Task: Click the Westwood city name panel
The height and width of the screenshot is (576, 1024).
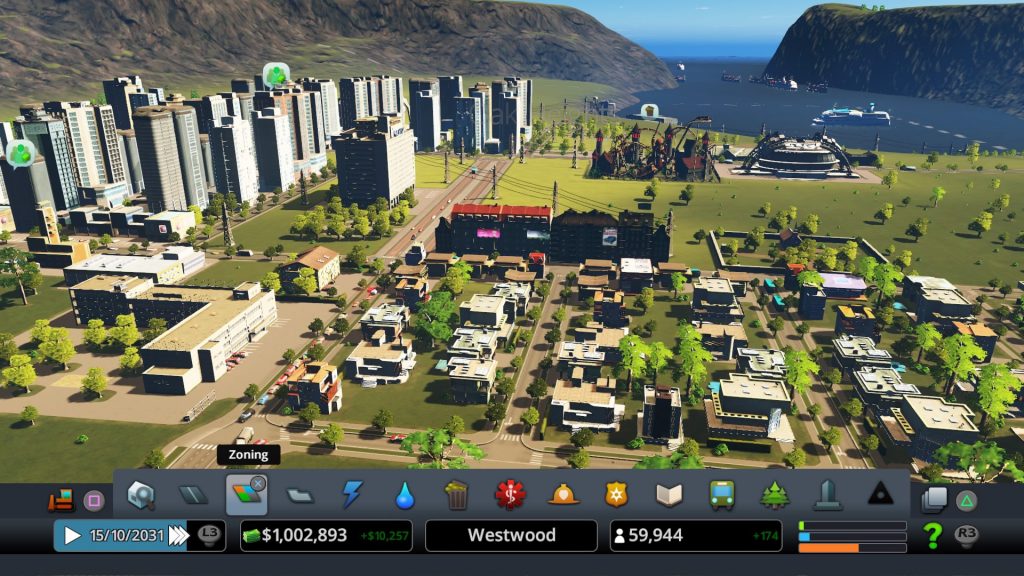Action: [511, 535]
